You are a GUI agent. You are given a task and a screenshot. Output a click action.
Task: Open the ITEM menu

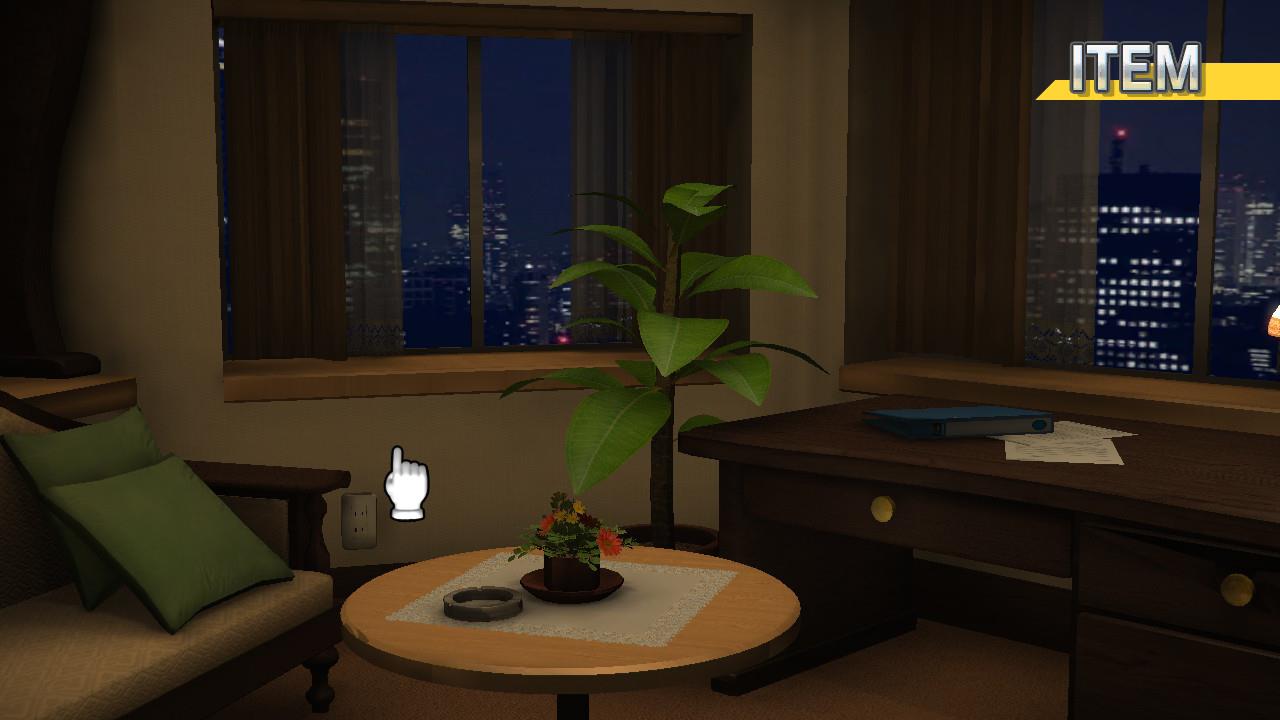click(x=1136, y=70)
